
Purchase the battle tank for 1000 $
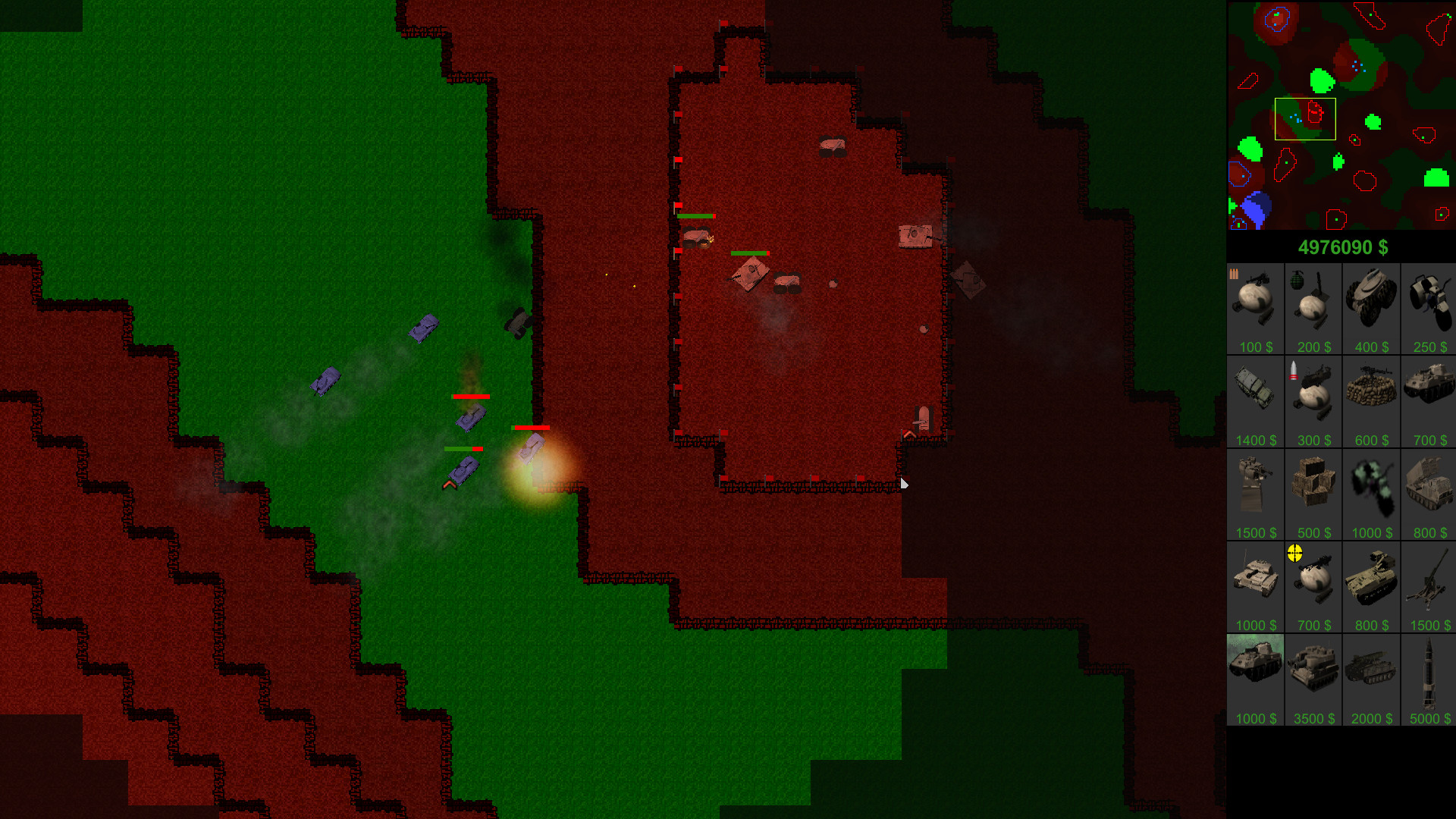click(1255, 582)
